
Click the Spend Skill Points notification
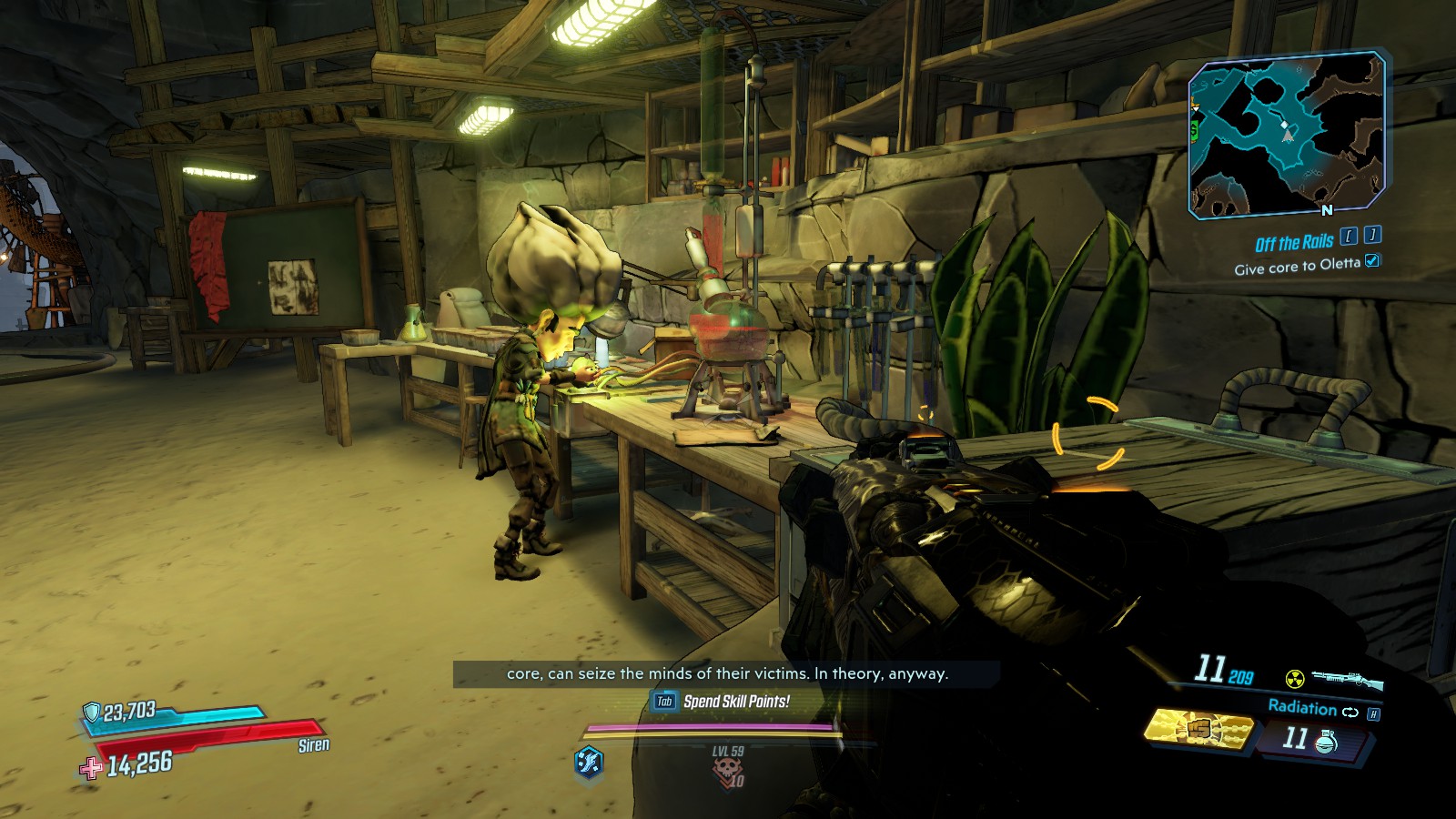[723, 701]
